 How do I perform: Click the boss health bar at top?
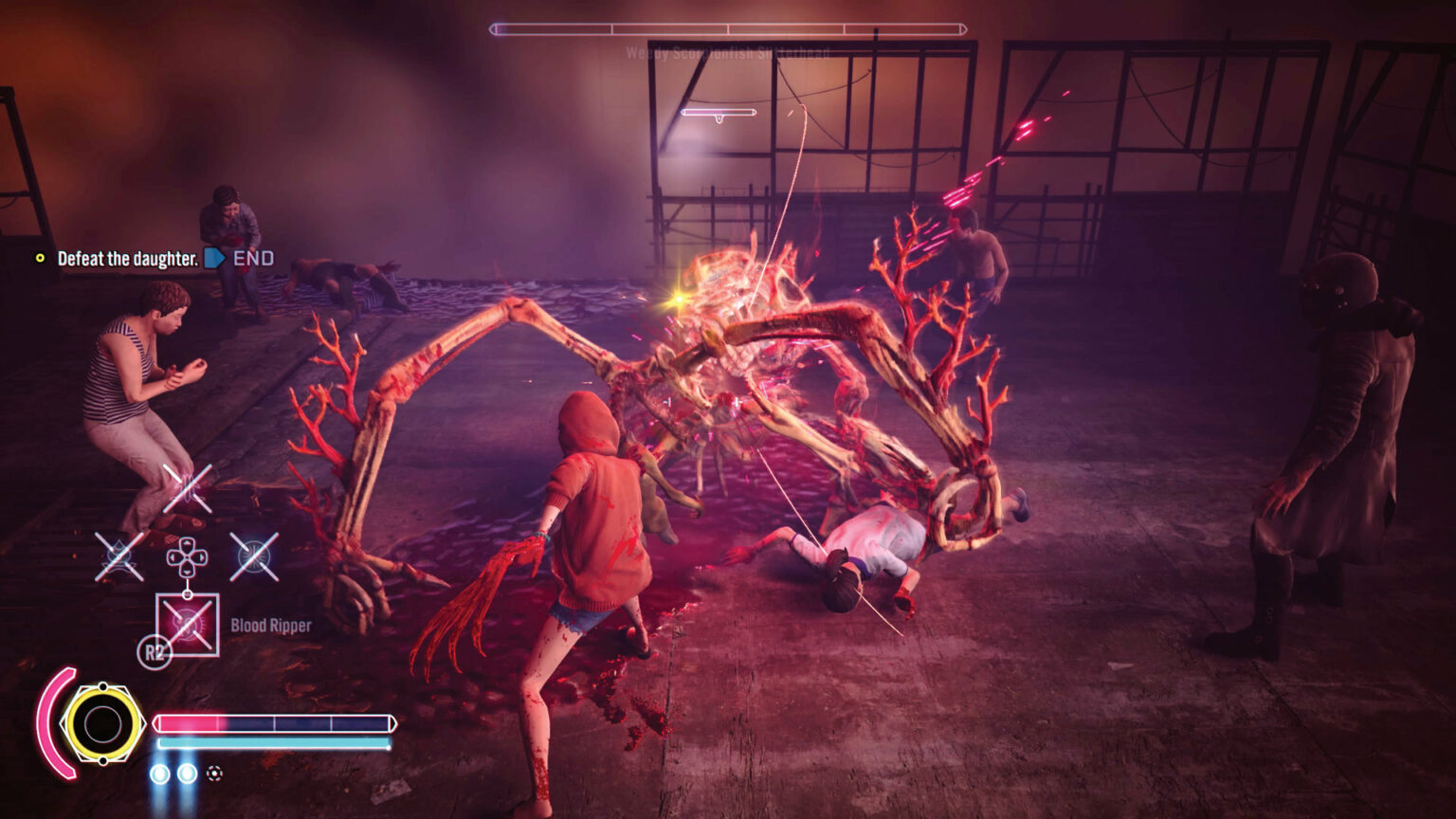[728, 28]
